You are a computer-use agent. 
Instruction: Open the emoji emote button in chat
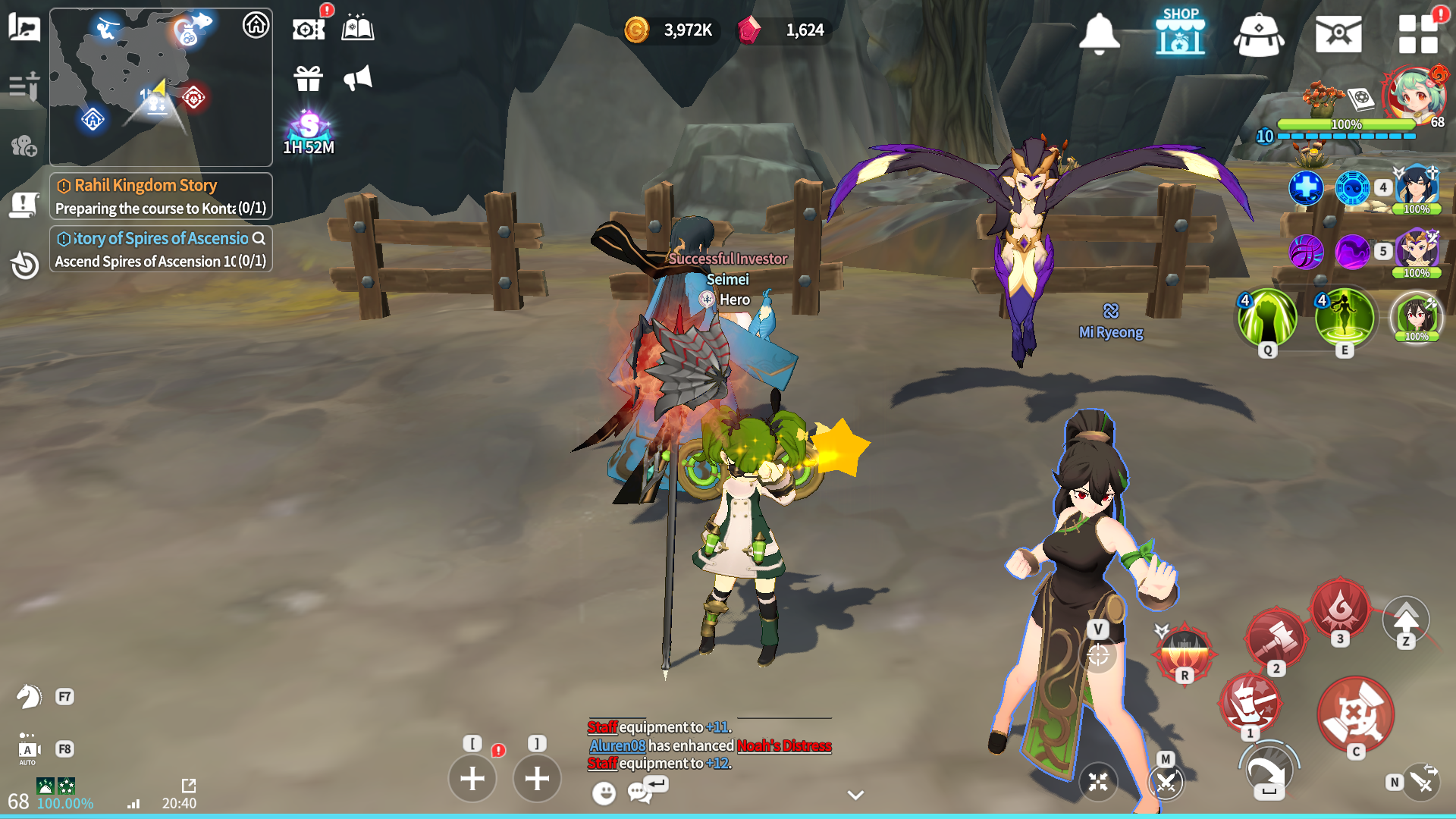coord(604,793)
